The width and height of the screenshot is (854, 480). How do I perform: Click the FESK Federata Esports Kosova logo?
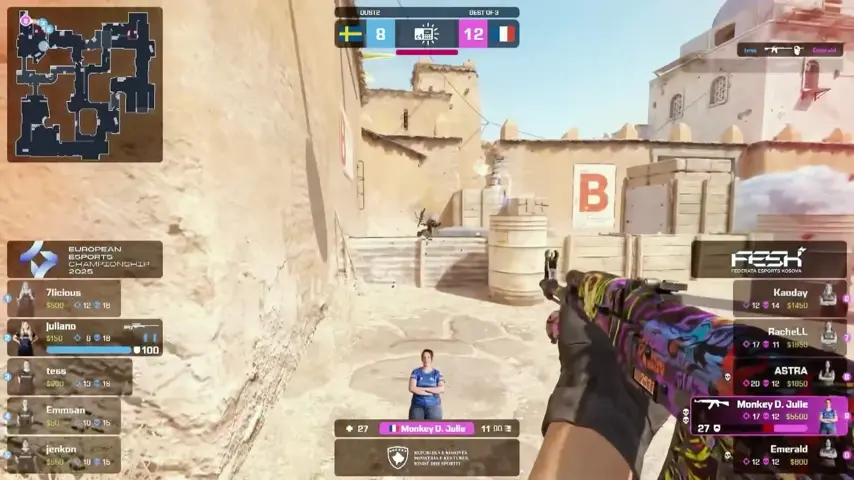[769, 259]
